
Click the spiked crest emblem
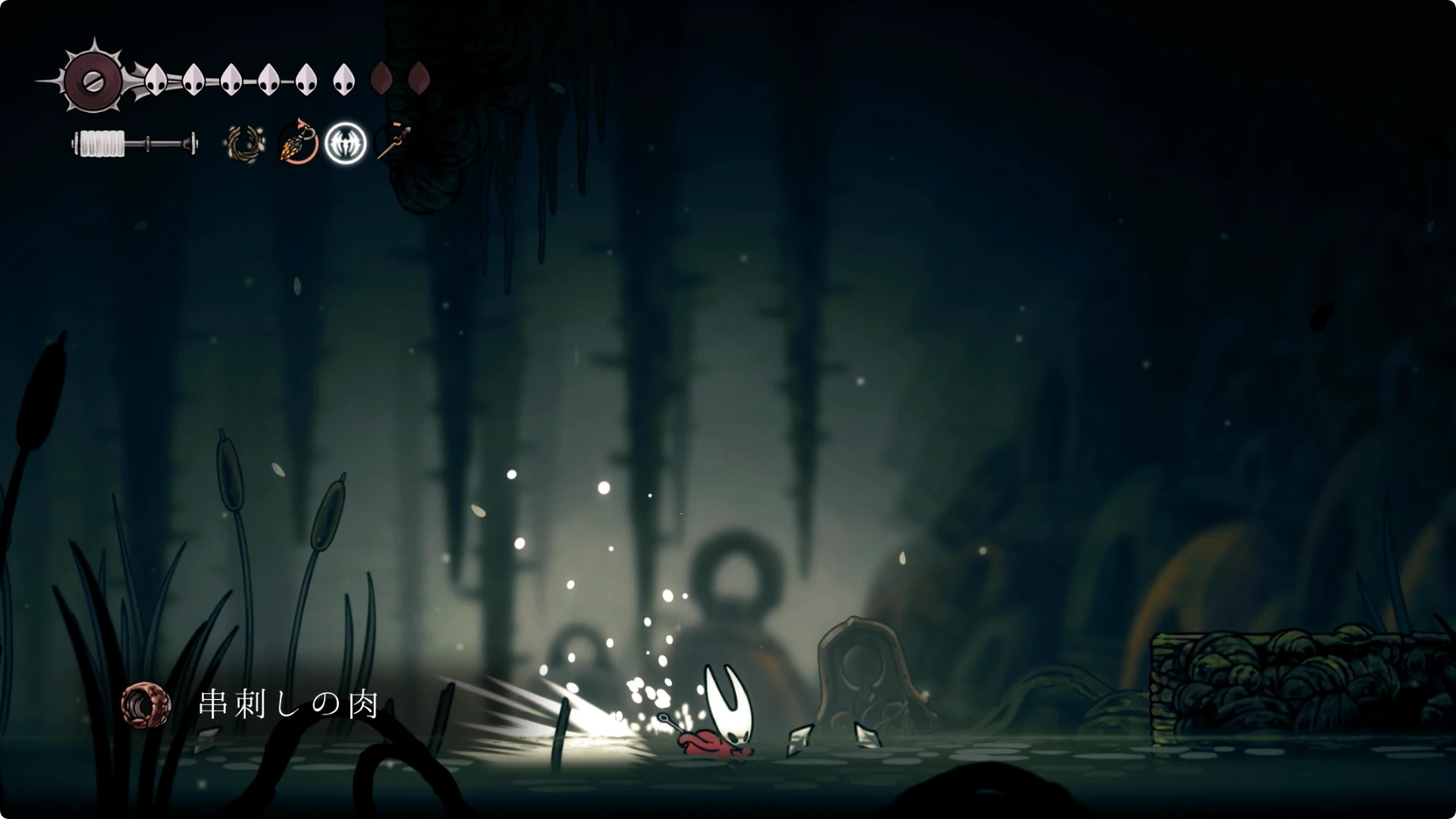coord(92,80)
